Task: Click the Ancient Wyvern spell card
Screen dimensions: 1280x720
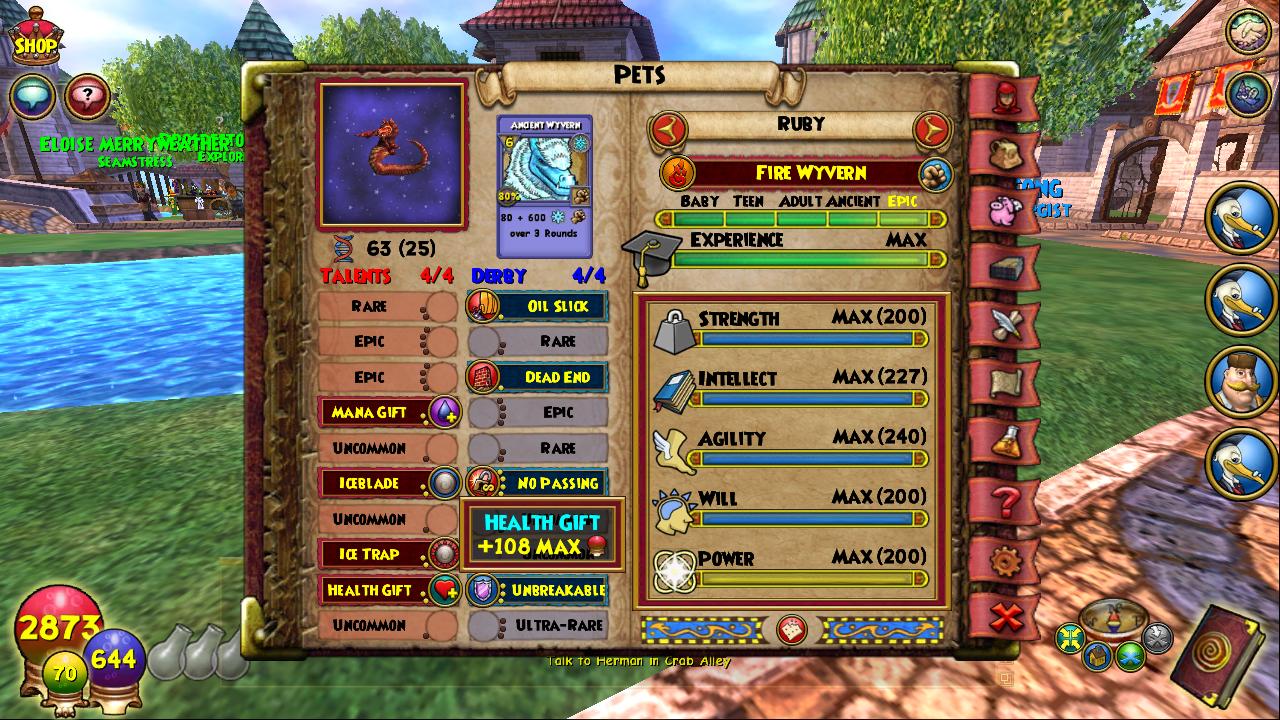Action: click(x=545, y=187)
